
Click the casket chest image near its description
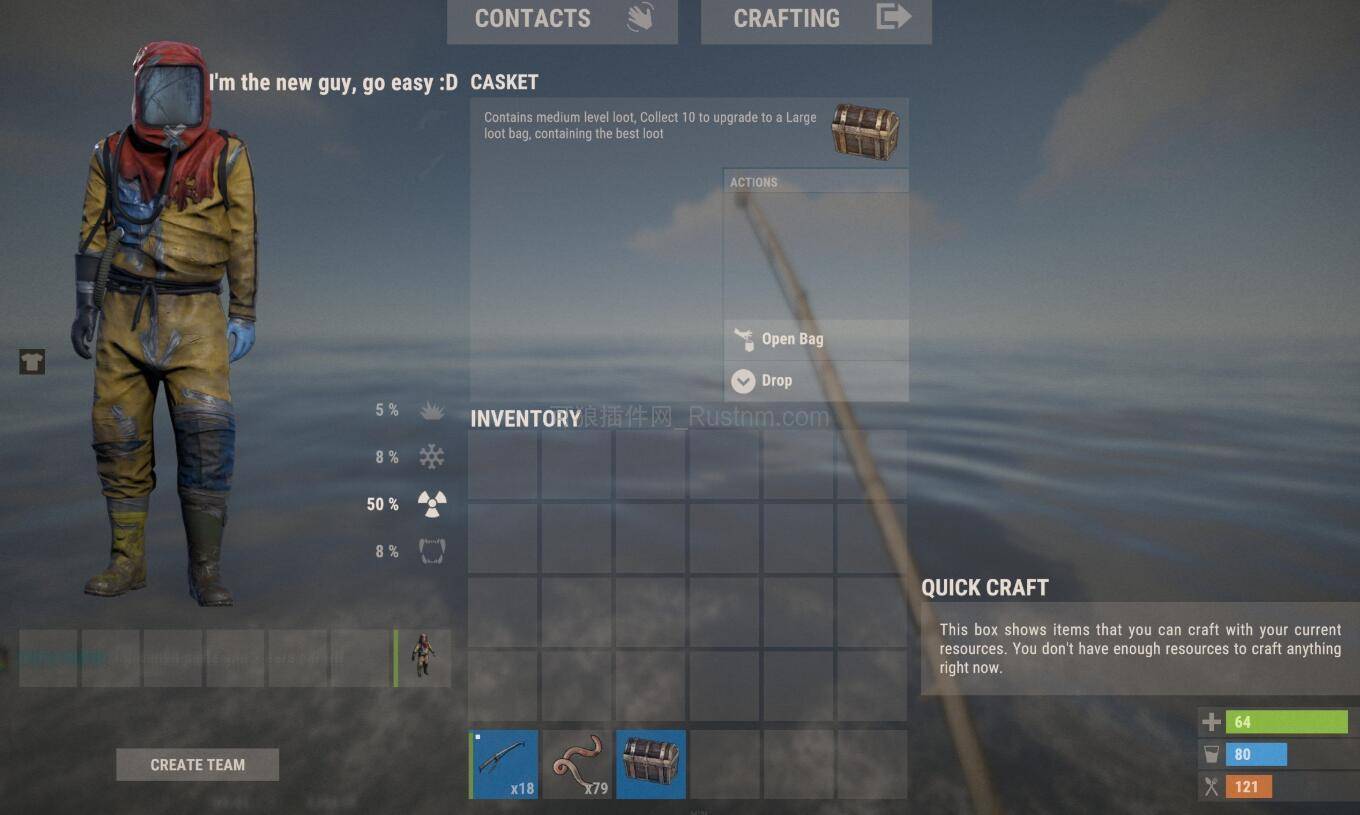(864, 130)
